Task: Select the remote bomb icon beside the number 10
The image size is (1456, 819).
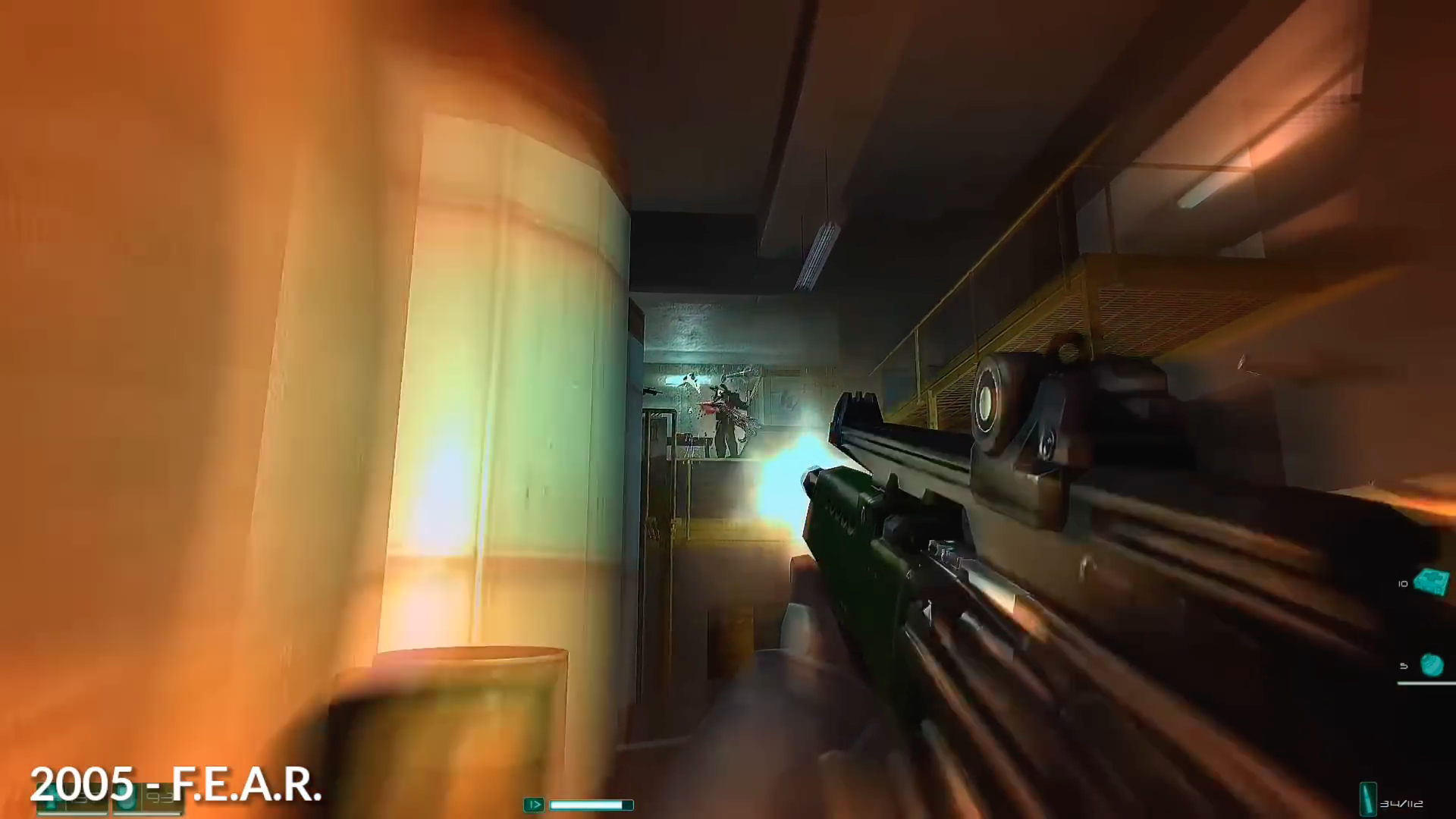Action: click(x=1429, y=582)
